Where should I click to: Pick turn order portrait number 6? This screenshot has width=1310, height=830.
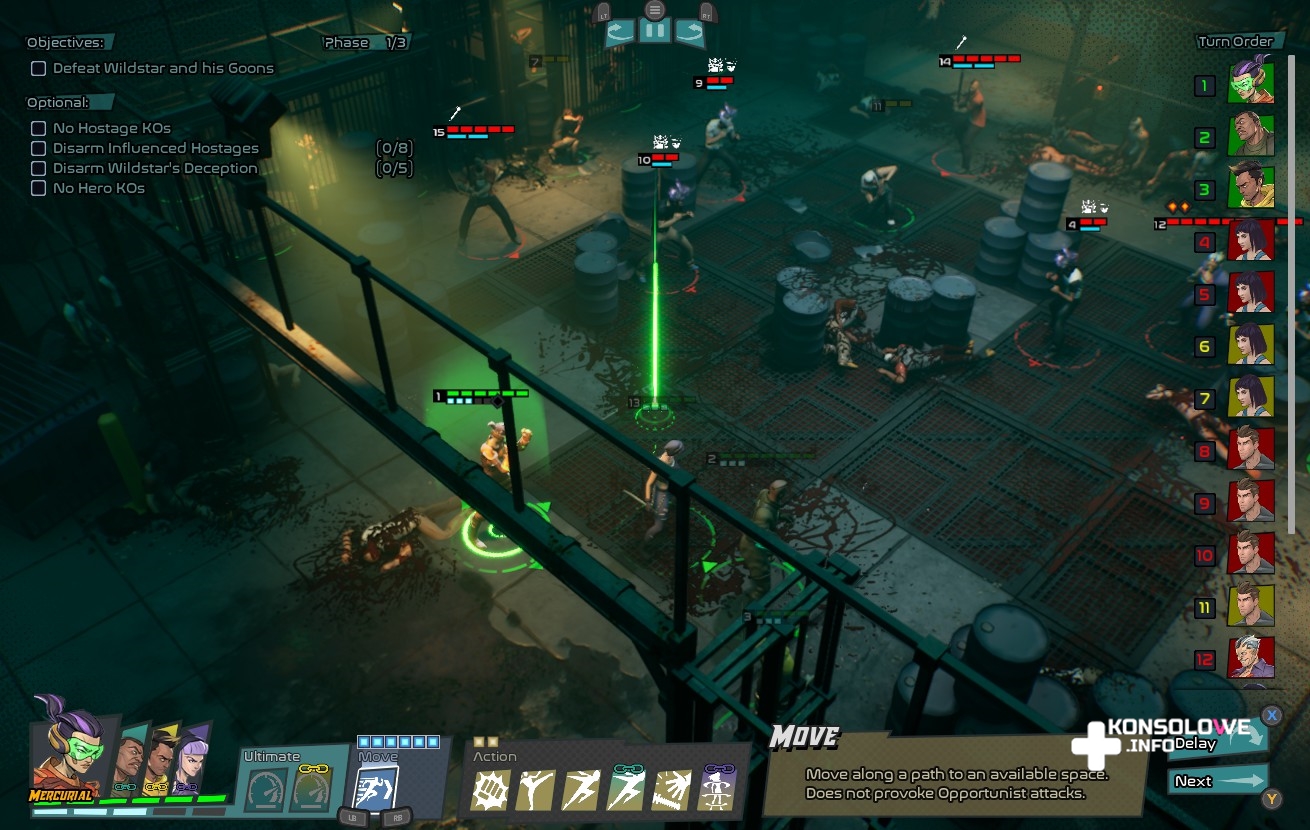[1251, 345]
